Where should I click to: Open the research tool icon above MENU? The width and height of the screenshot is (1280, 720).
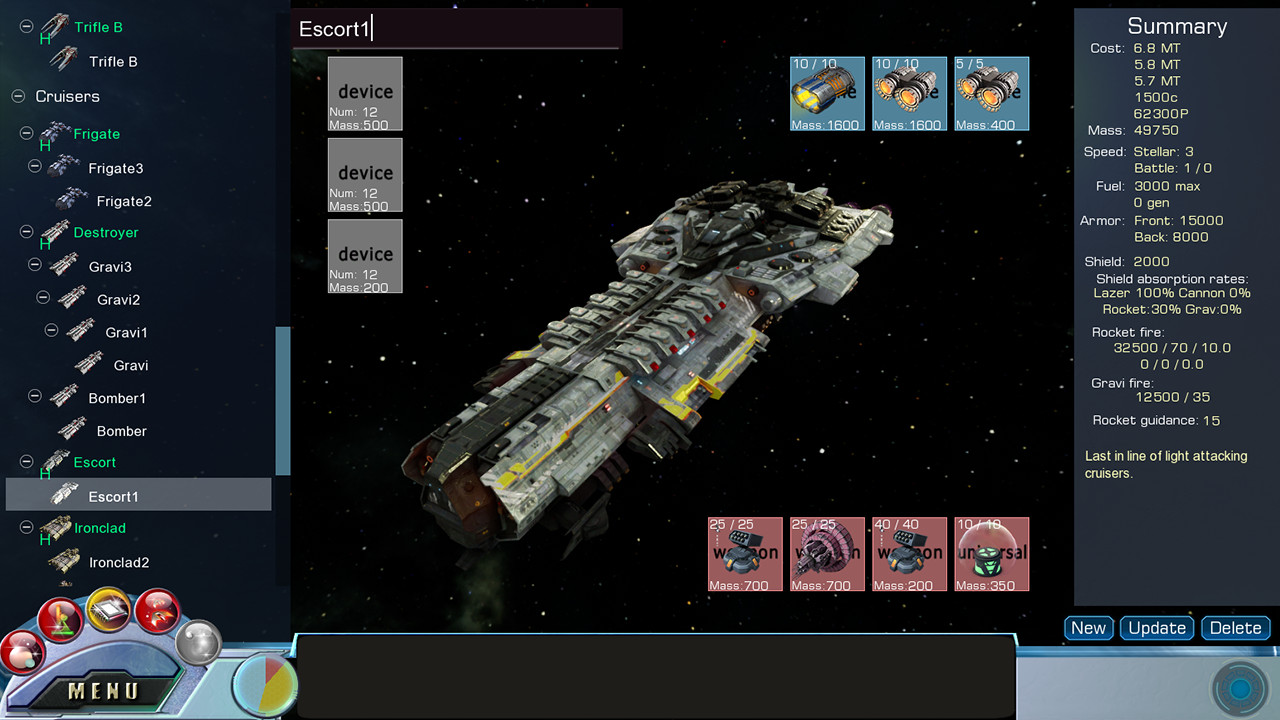tap(61, 618)
